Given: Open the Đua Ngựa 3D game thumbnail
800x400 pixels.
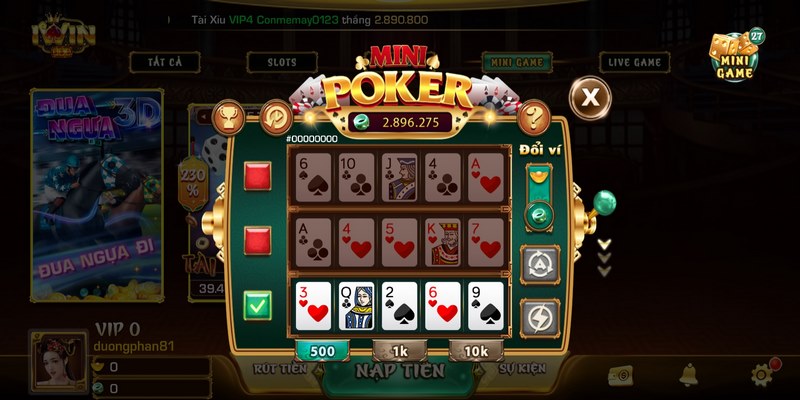Looking at the screenshot, I should [x=96, y=195].
